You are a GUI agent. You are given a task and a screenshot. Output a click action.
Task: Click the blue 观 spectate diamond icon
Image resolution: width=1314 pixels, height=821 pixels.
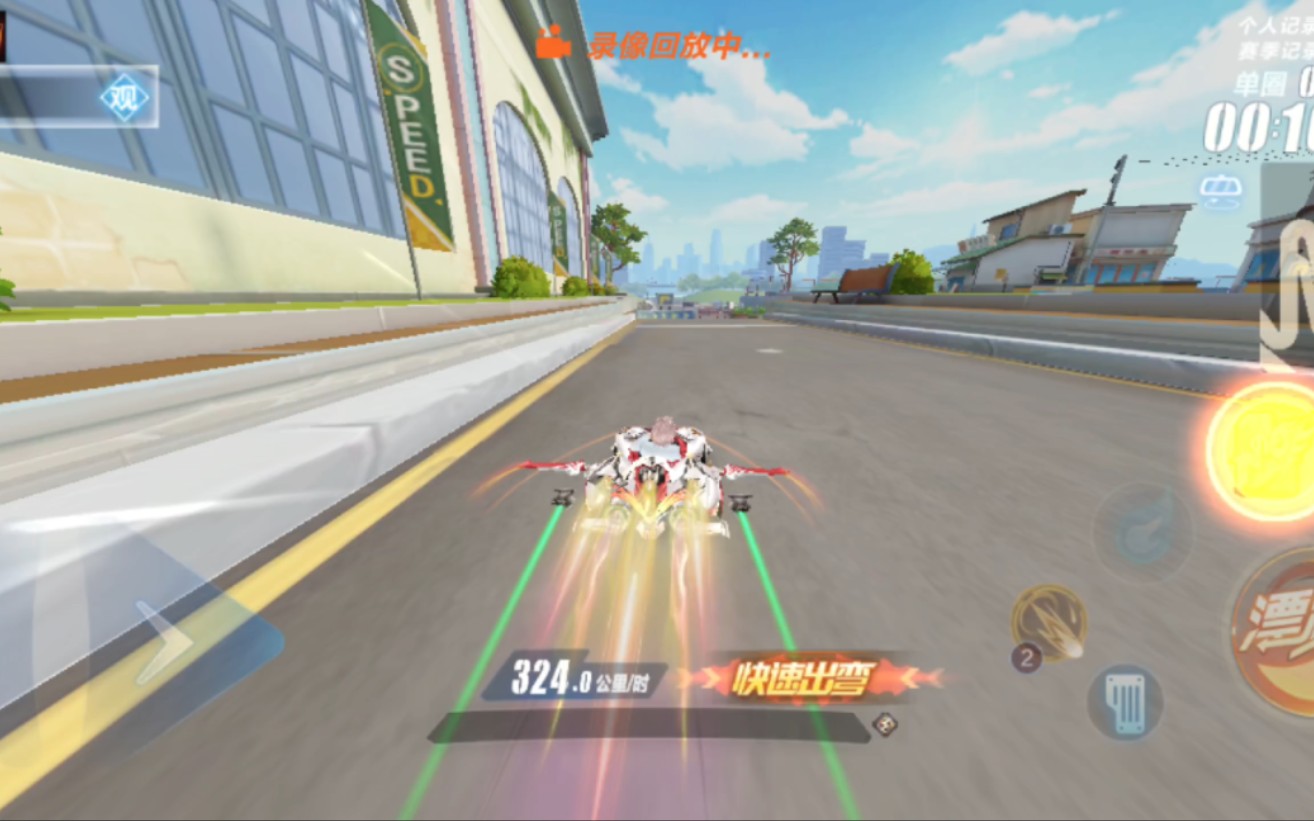(125, 98)
